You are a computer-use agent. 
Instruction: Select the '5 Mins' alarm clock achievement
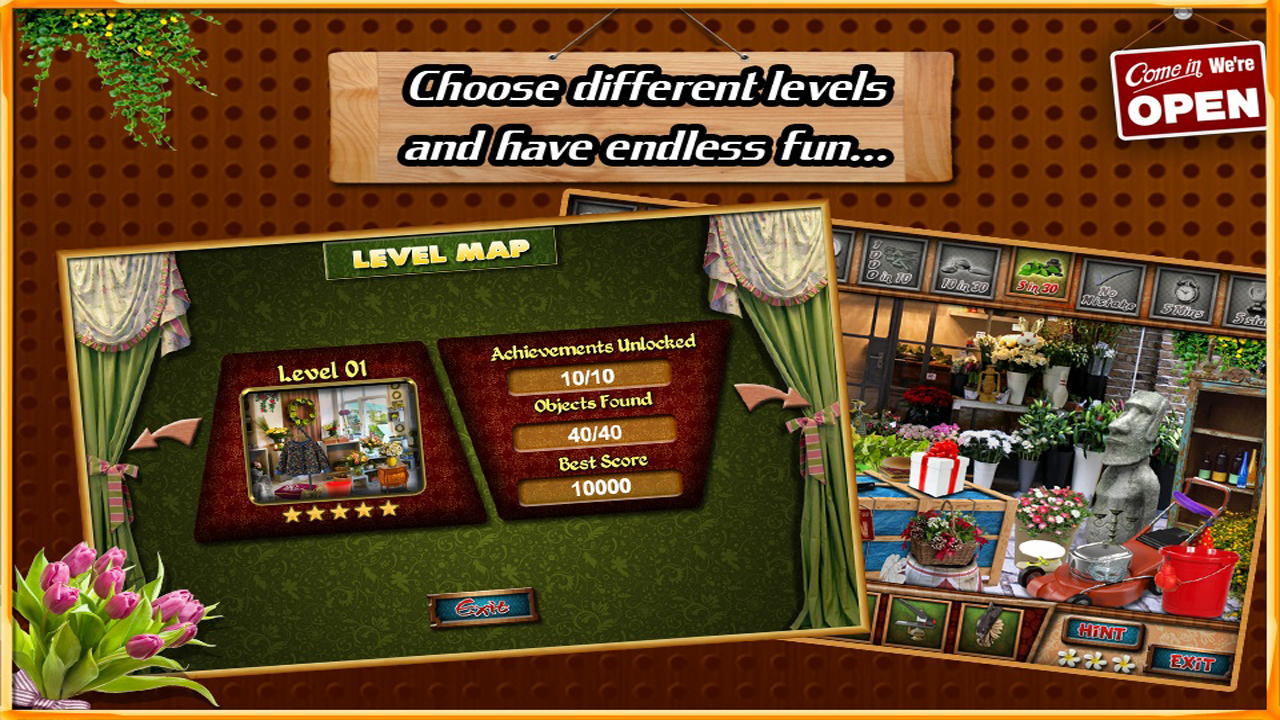(1184, 296)
